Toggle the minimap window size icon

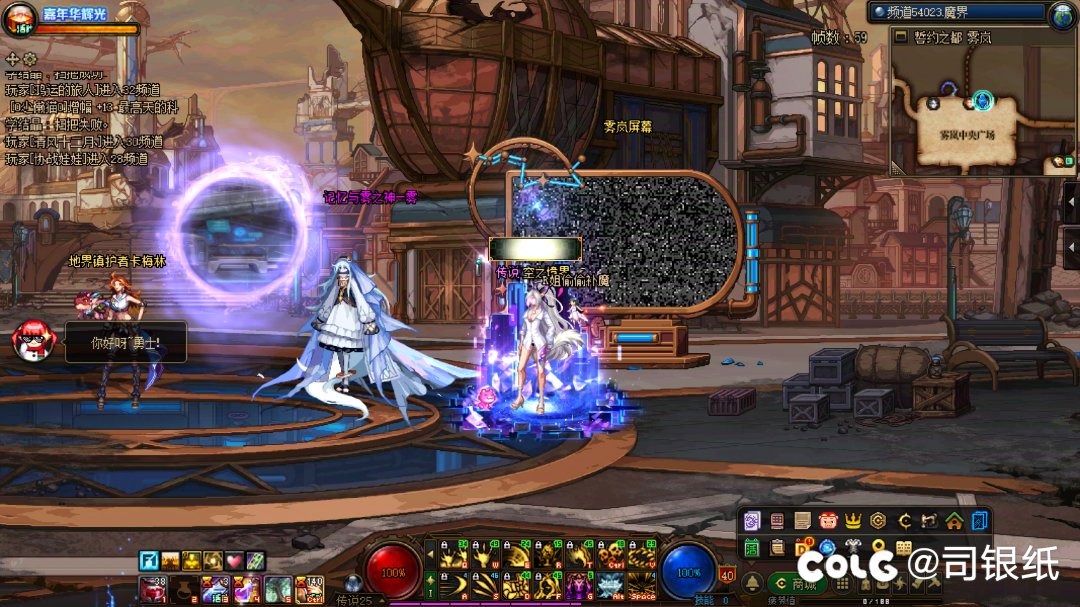(x=901, y=37)
